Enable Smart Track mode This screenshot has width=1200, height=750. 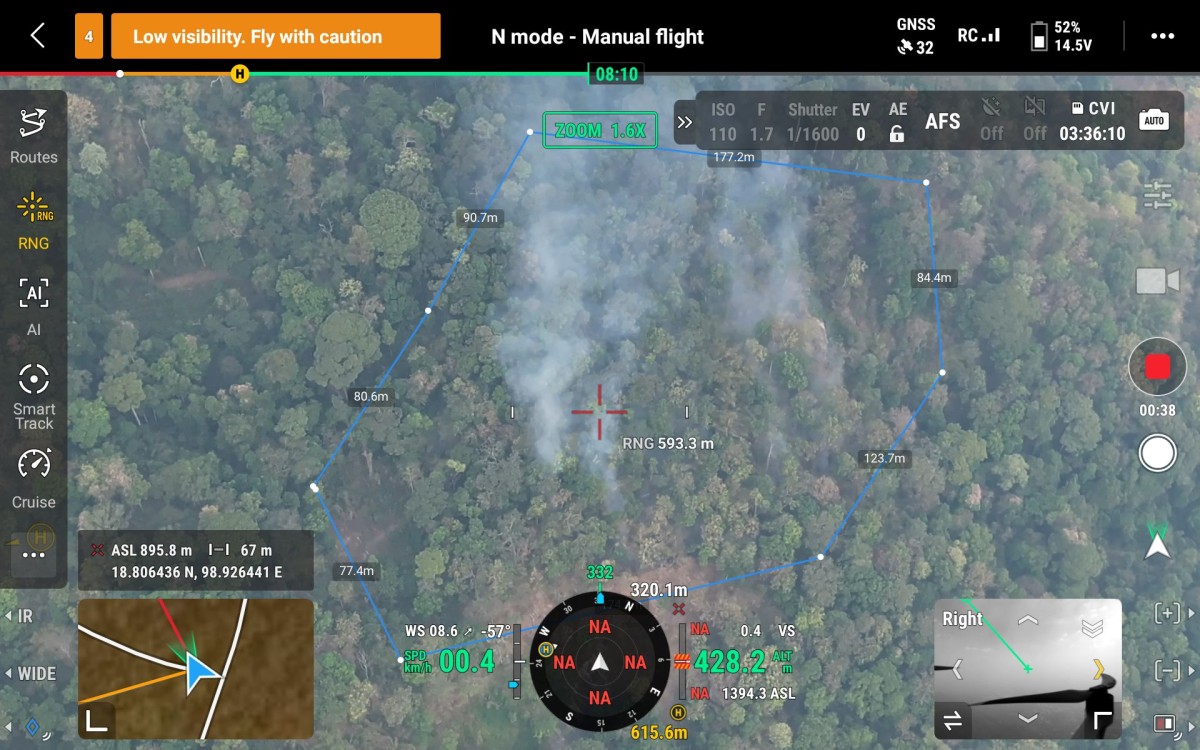click(x=34, y=395)
